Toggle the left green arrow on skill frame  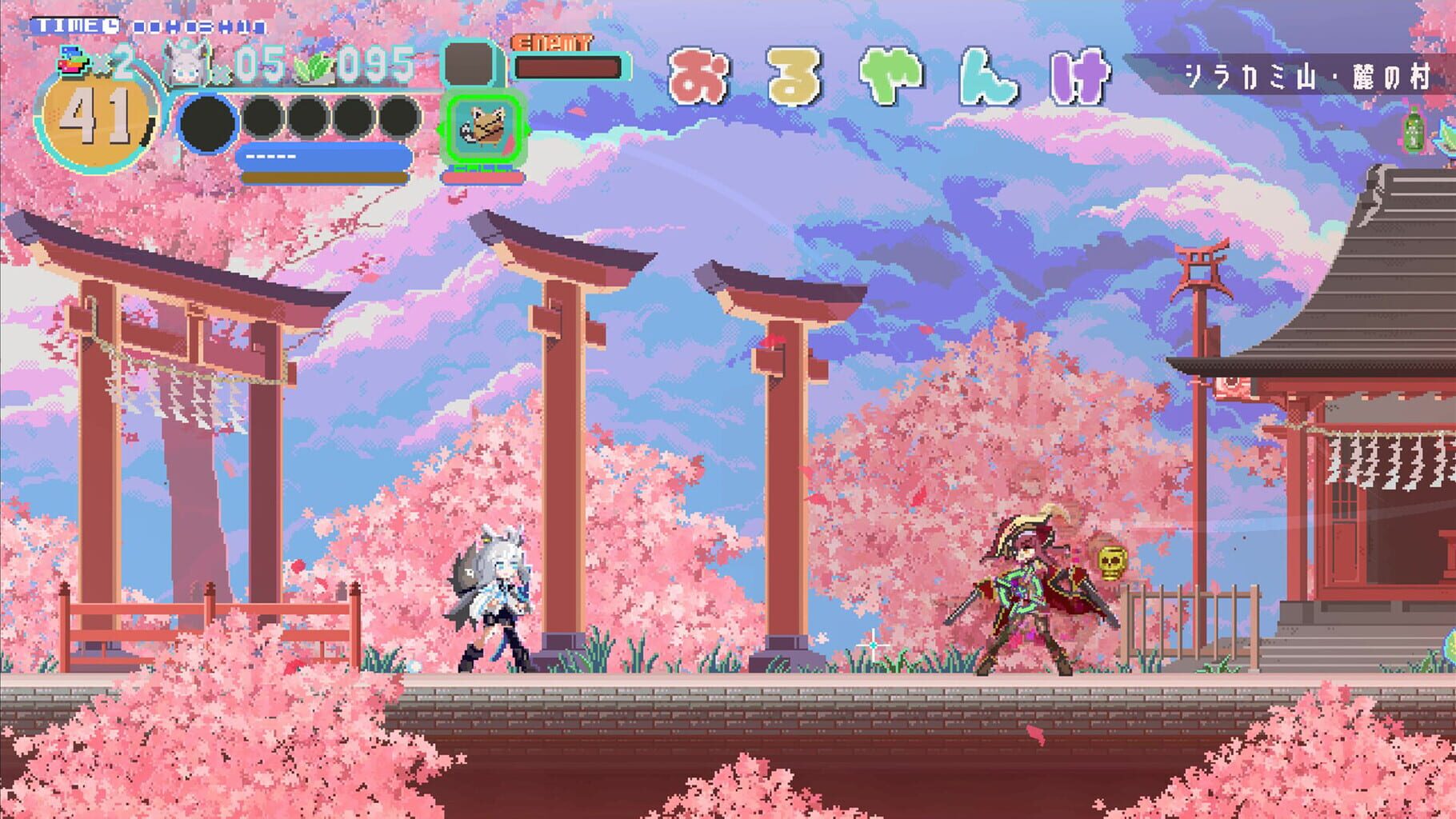pos(442,128)
